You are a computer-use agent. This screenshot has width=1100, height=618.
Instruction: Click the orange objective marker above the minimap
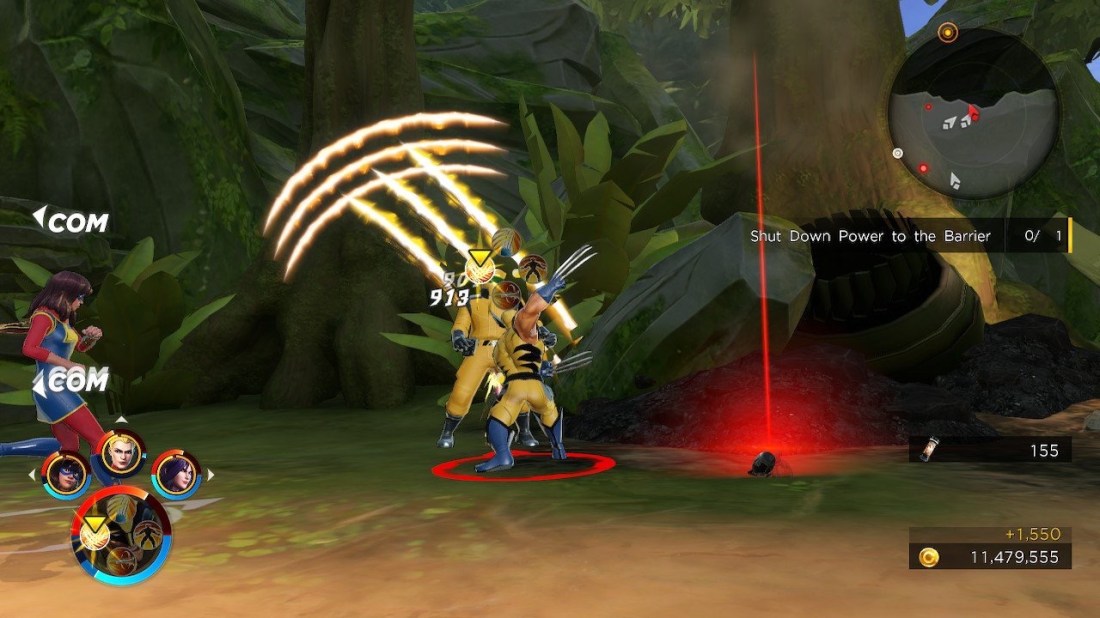click(x=948, y=32)
